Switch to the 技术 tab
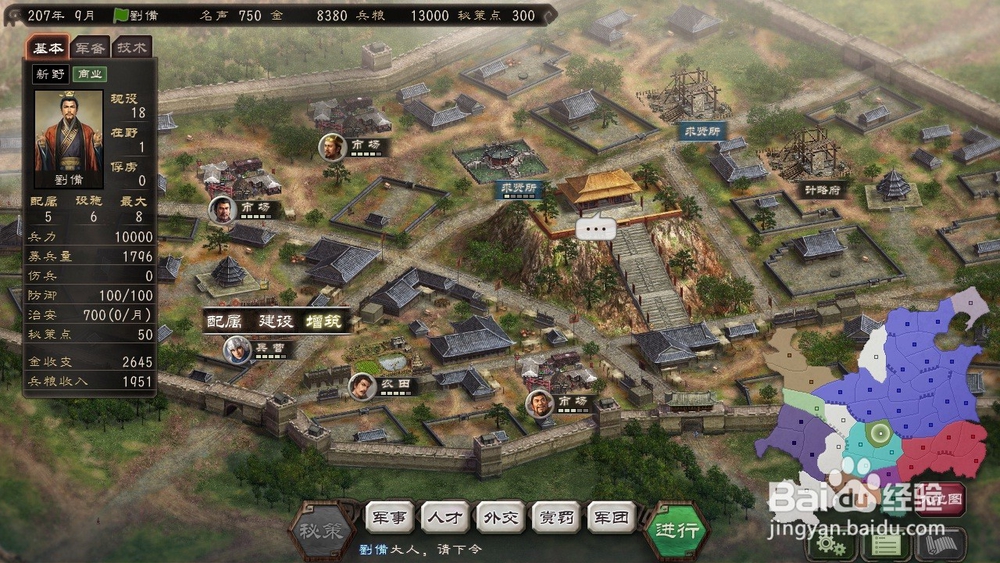The height and width of the screenshot is (563, 1000). (x=131, y=47)
